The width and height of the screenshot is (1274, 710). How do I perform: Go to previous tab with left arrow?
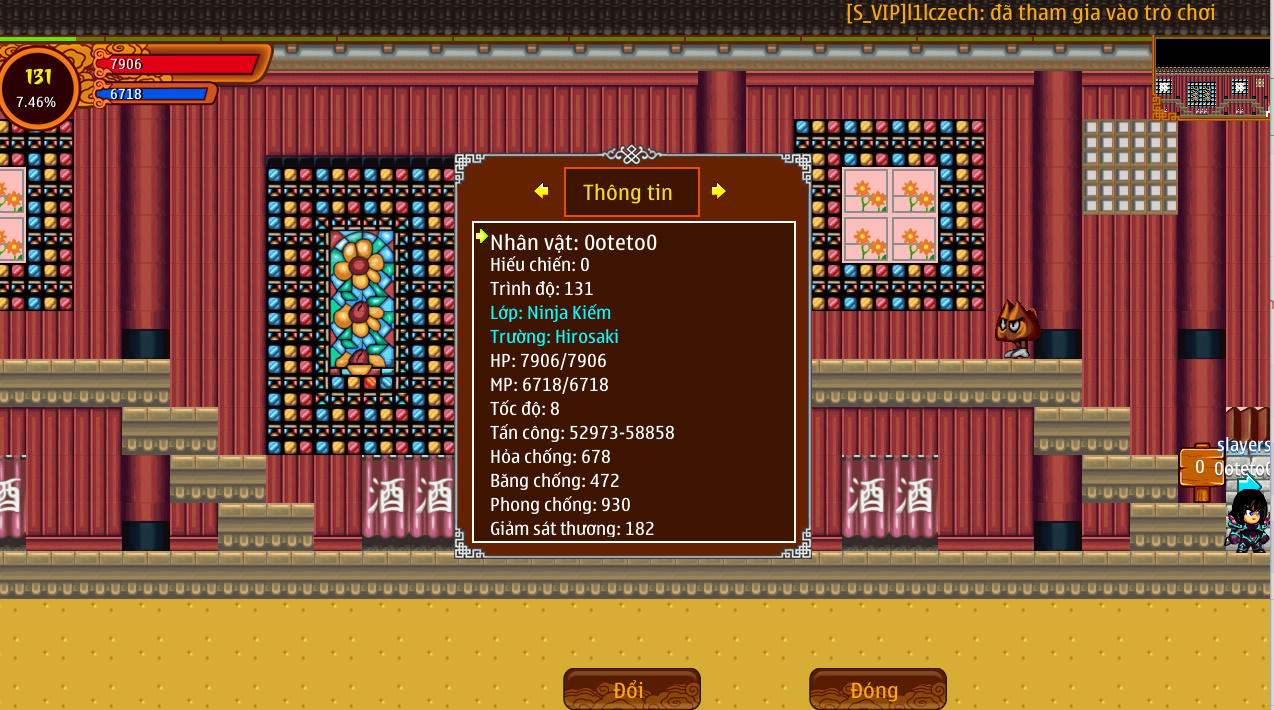(x=541, y=191)
